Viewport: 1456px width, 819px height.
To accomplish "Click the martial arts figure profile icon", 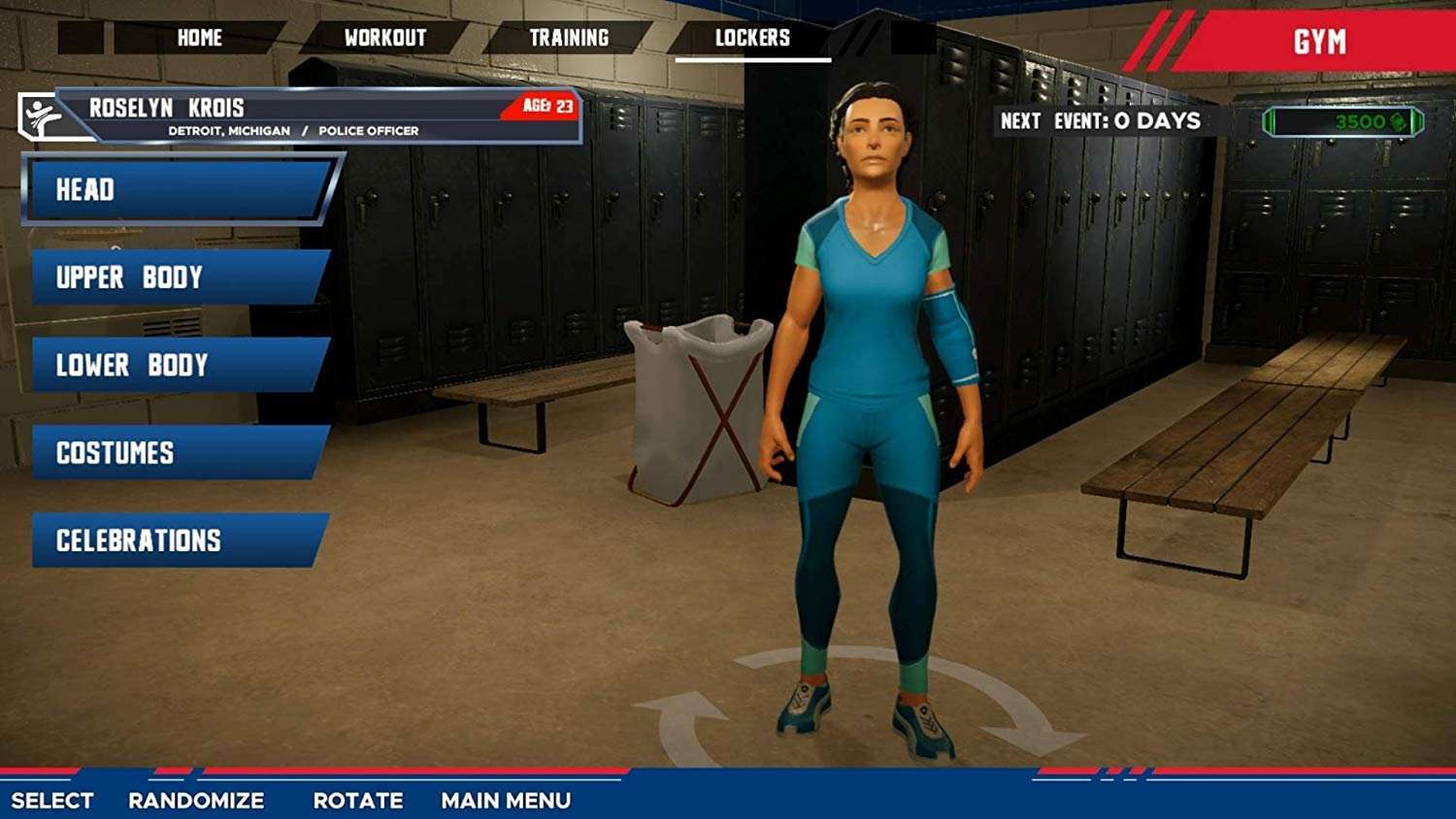I will click(37, 115).
